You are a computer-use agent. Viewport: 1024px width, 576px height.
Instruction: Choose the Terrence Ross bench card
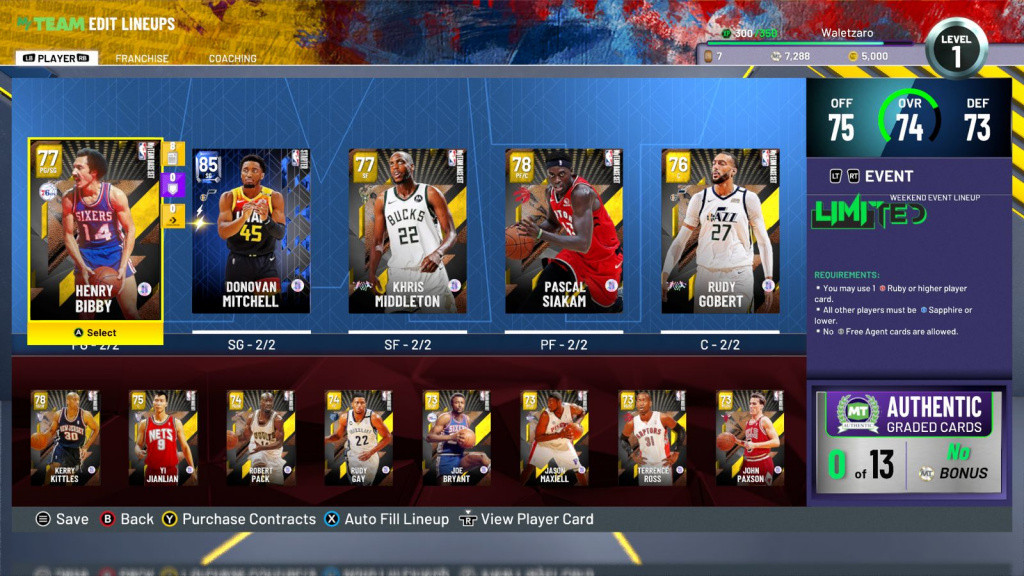click(x=652, y=437)
